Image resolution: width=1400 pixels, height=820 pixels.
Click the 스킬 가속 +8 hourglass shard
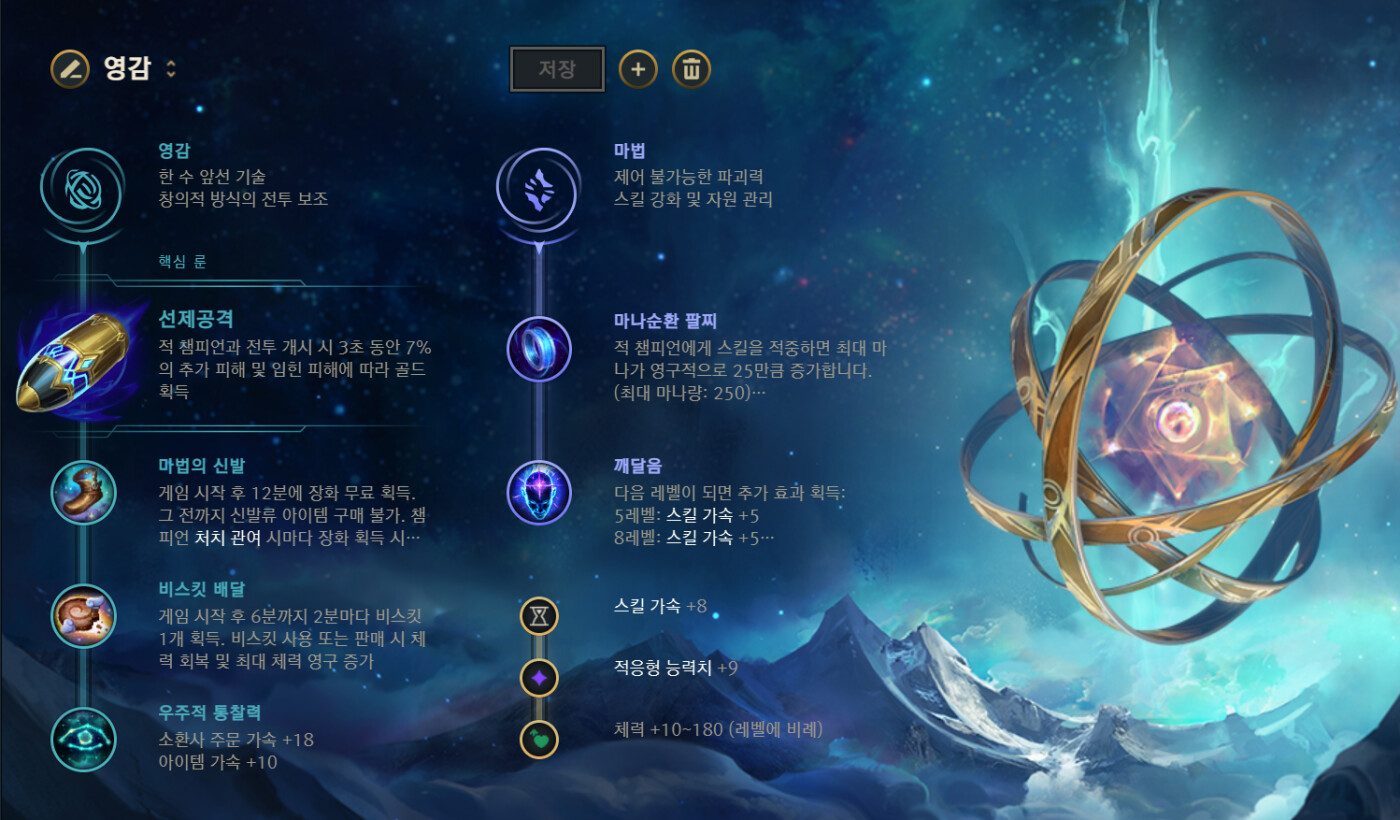(x=539, y=616)
